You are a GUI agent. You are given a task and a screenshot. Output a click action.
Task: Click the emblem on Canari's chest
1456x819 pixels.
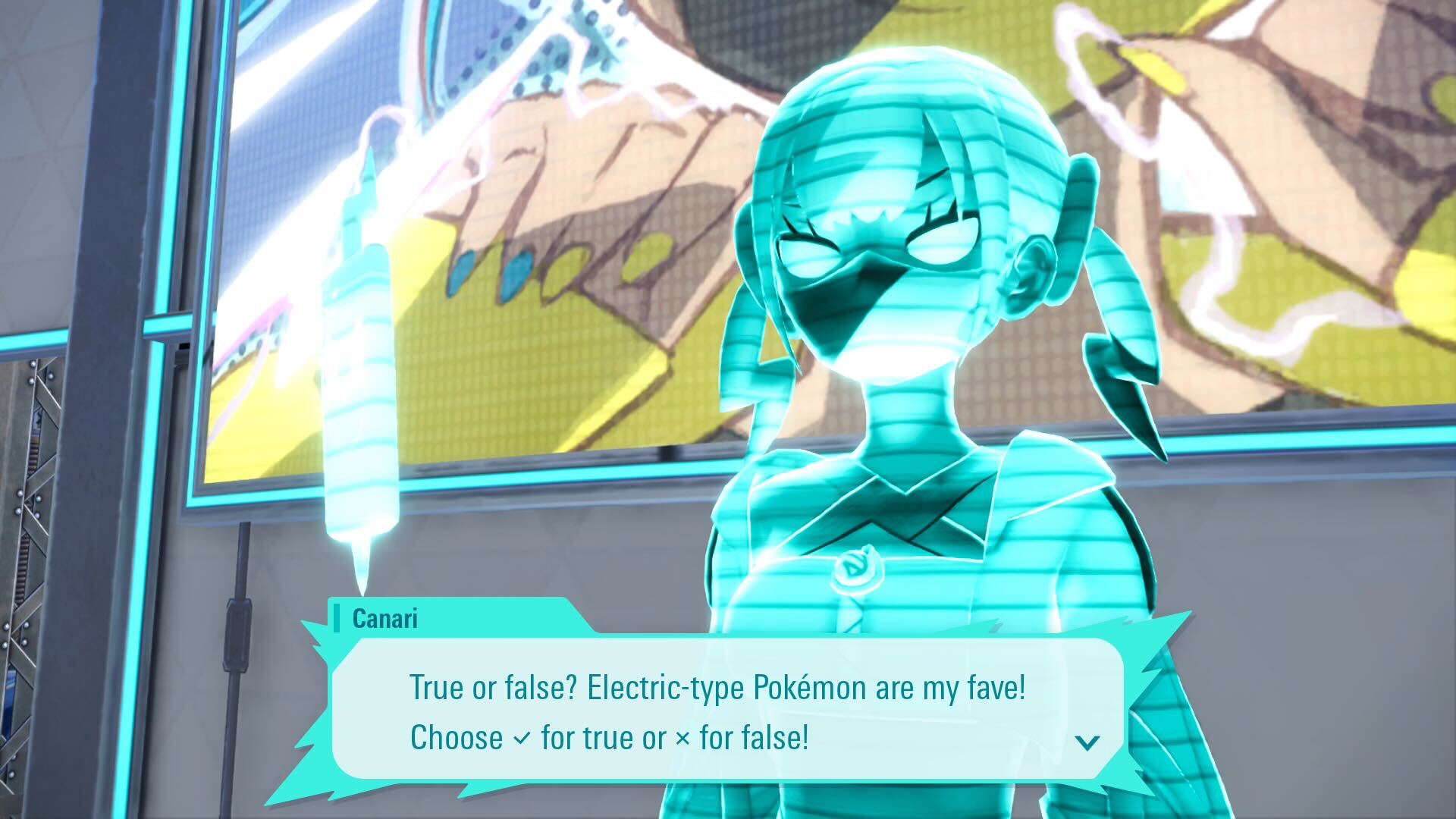(x=861, y=565)
